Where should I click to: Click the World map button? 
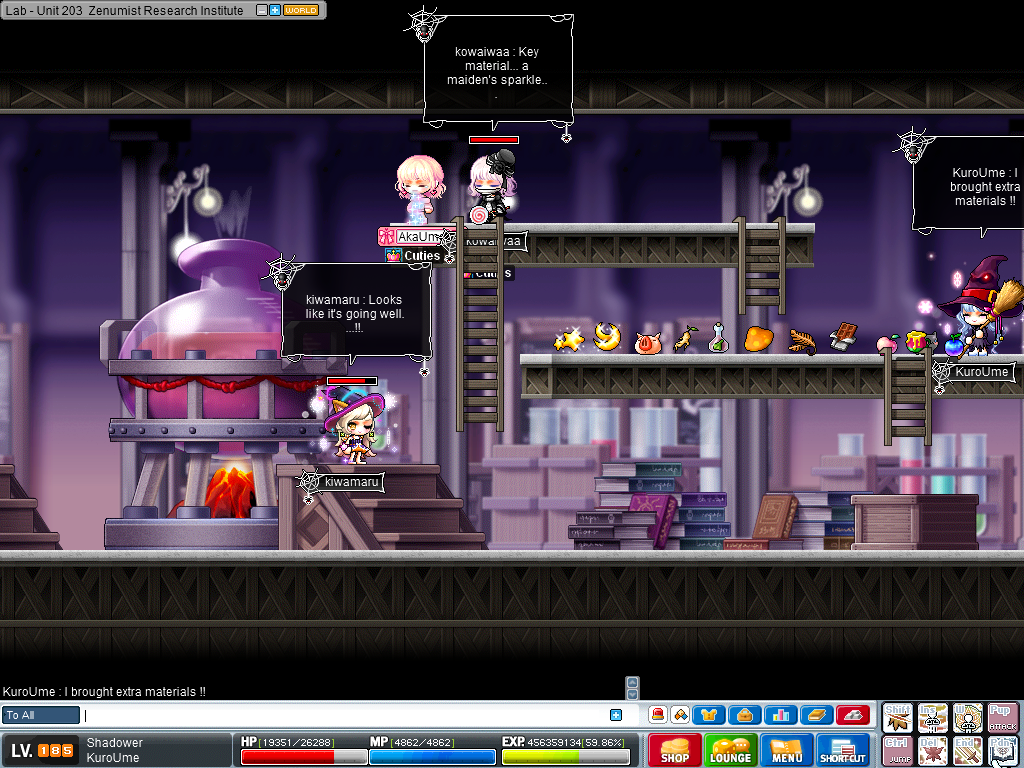pos(301,10)
